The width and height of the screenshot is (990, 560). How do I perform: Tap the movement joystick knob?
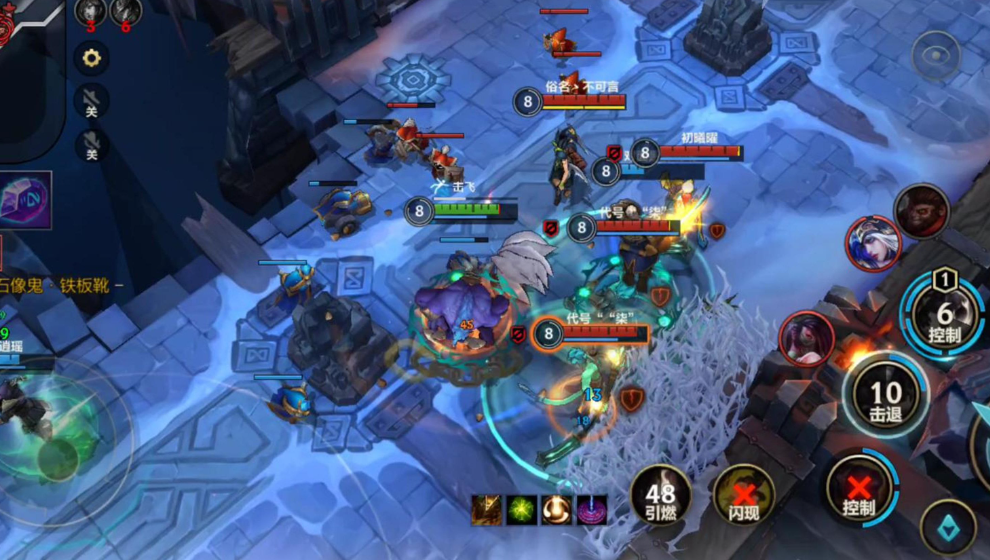point(57,457)
